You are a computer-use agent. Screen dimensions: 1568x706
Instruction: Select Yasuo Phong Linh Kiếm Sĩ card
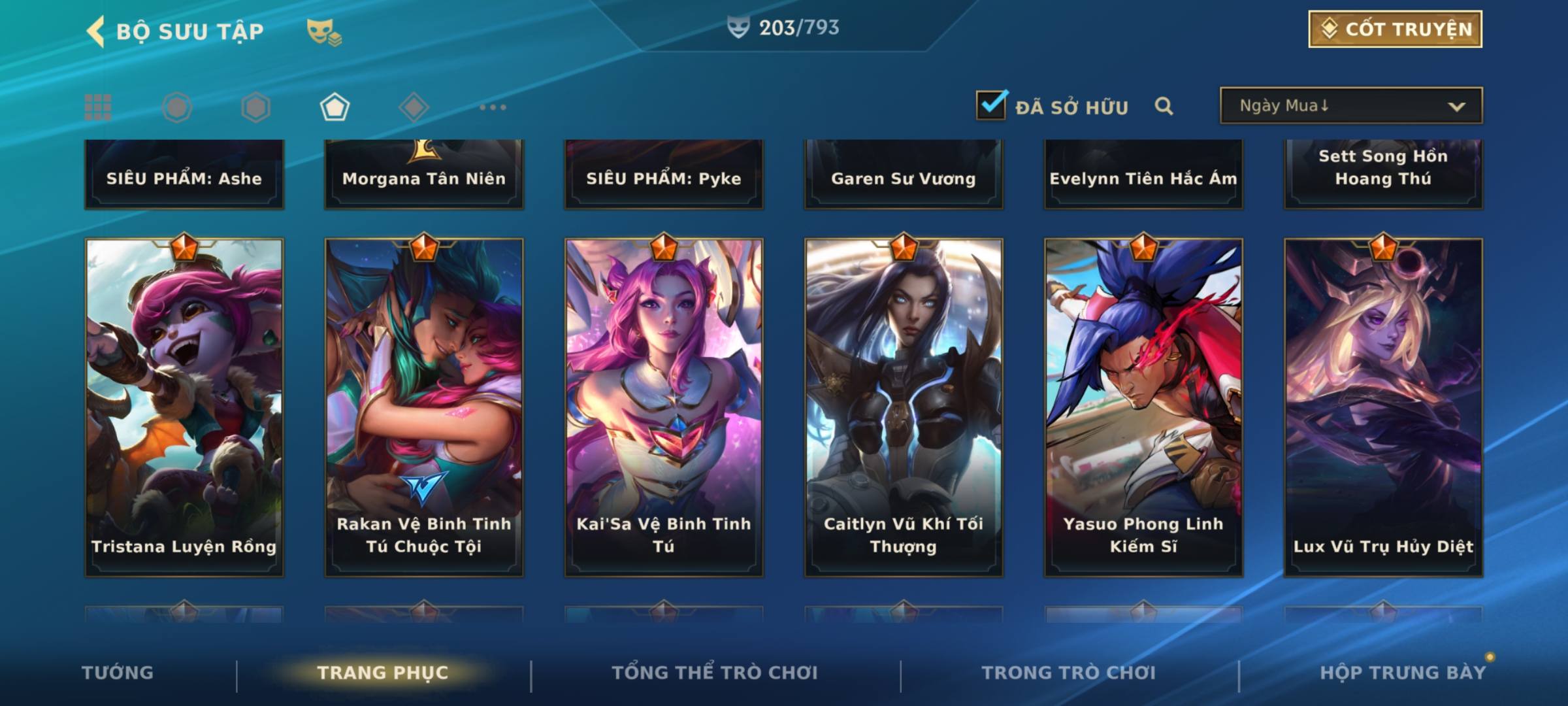click(1143, 407)
